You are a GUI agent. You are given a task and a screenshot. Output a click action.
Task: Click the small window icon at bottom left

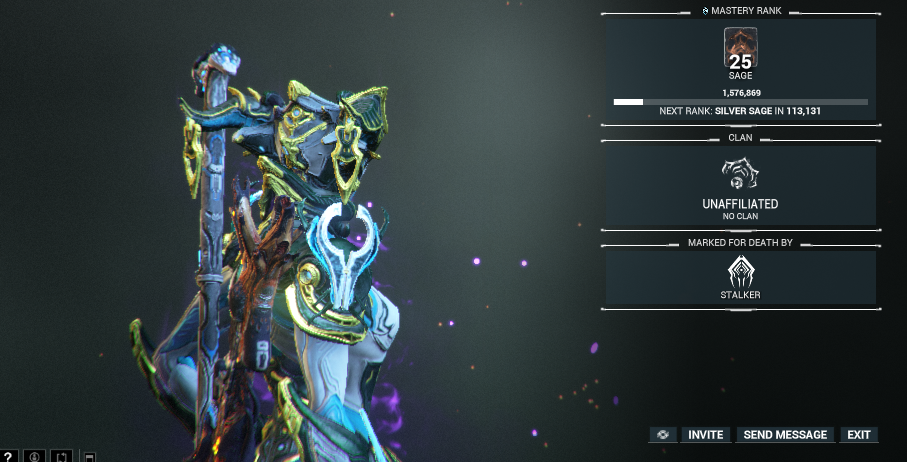coord(89,456)
